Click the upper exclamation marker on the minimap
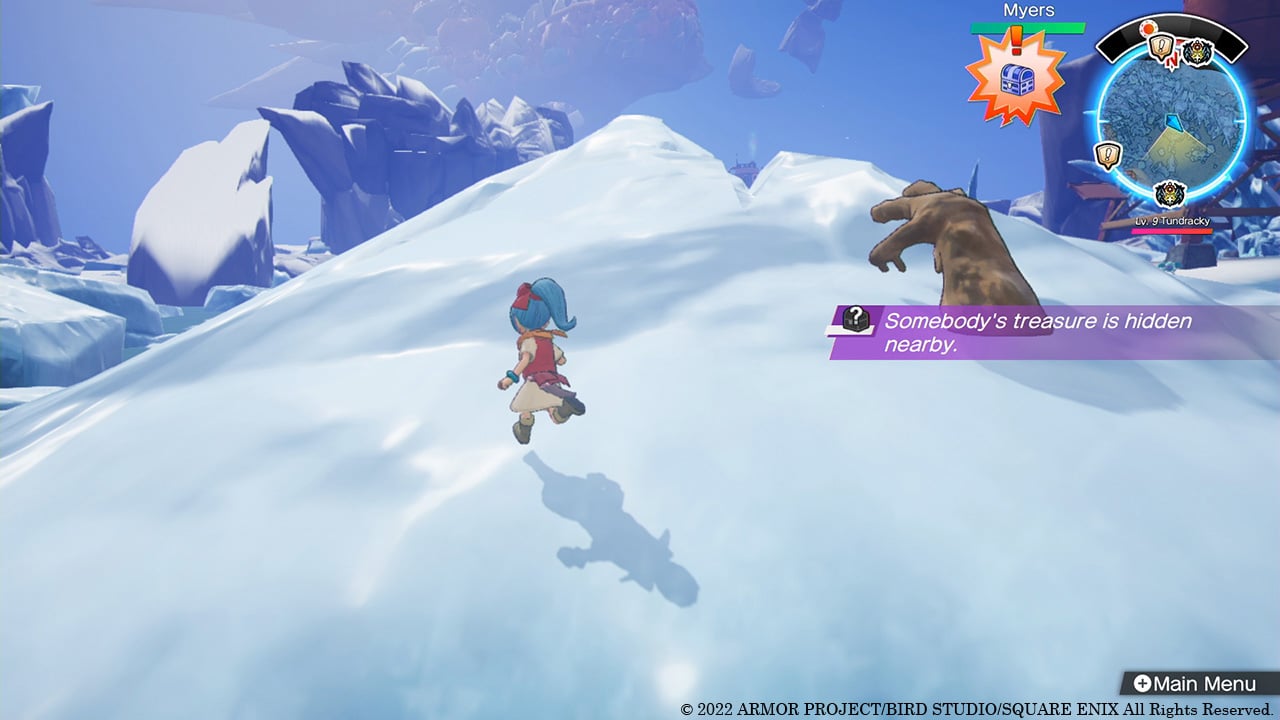This screenshot has height=720, width=1280. 1160,45
